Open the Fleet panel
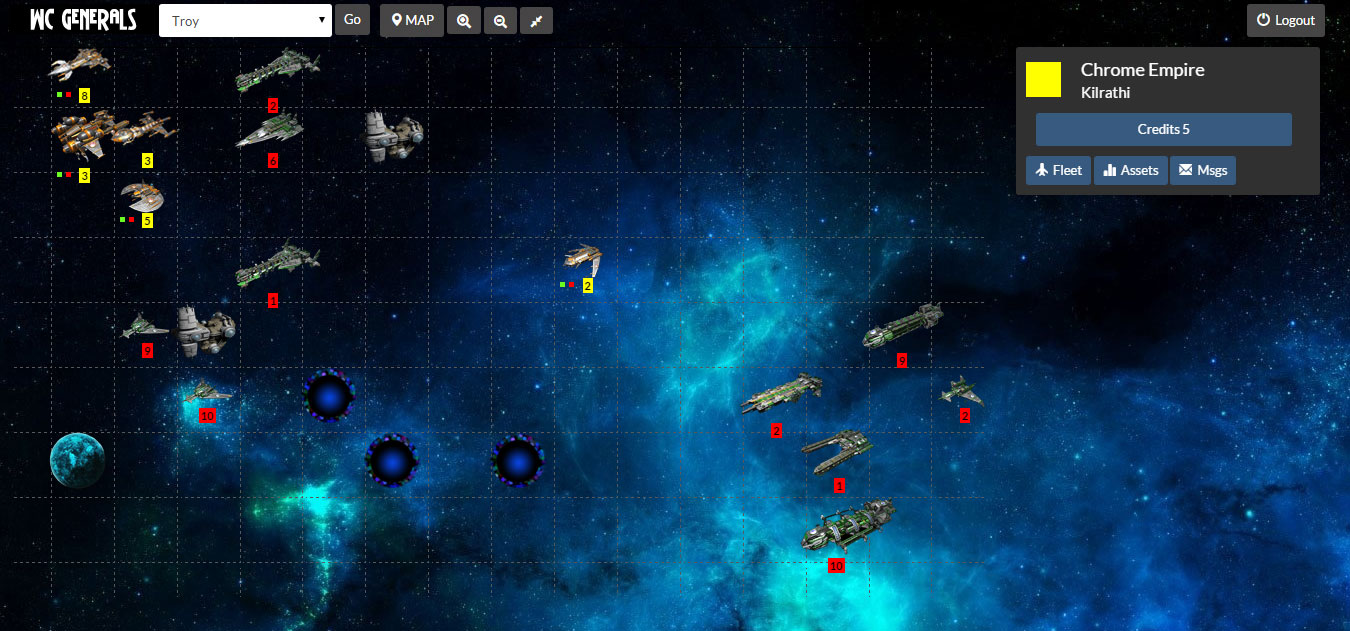 tap(1058, 170)
